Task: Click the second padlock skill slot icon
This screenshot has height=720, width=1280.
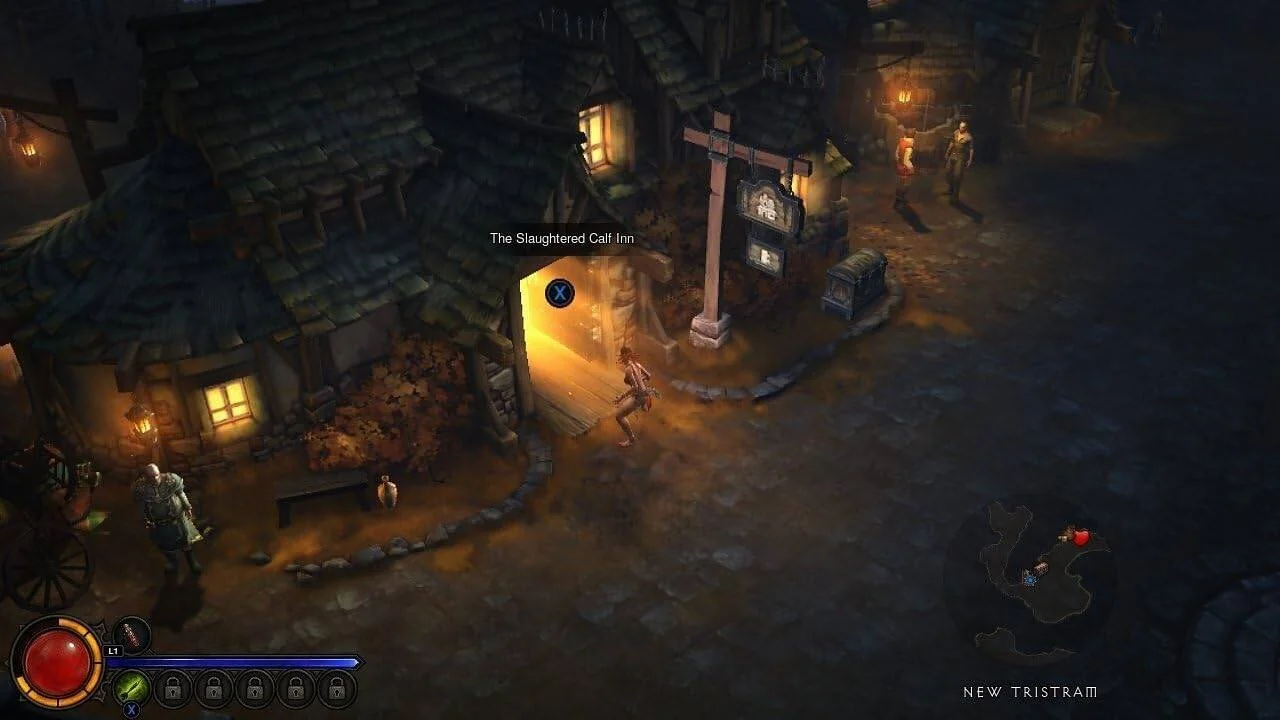Action: [x=214, y=690]
